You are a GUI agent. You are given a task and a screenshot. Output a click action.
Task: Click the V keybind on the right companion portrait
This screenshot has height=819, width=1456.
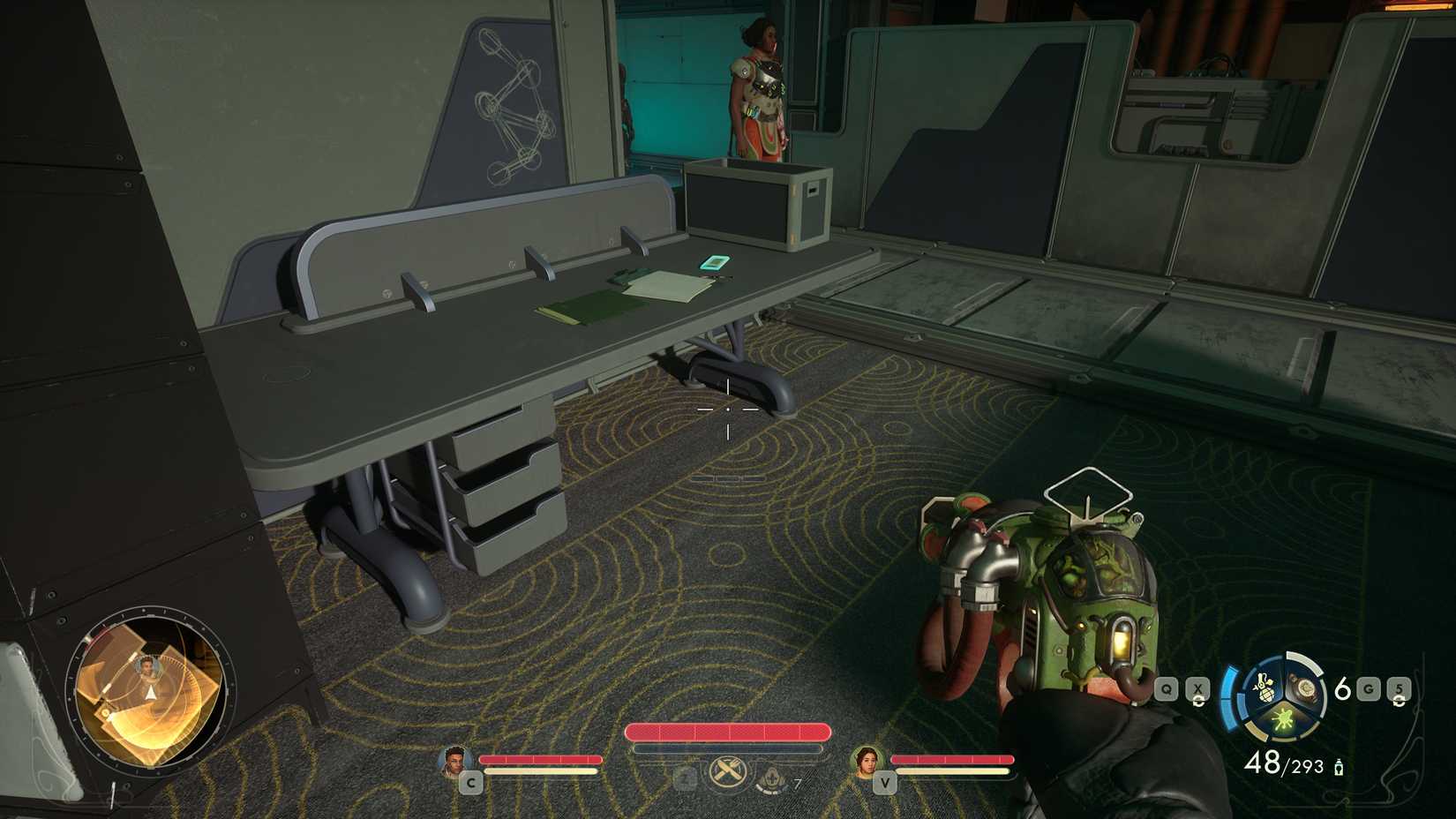click(885, 784)
